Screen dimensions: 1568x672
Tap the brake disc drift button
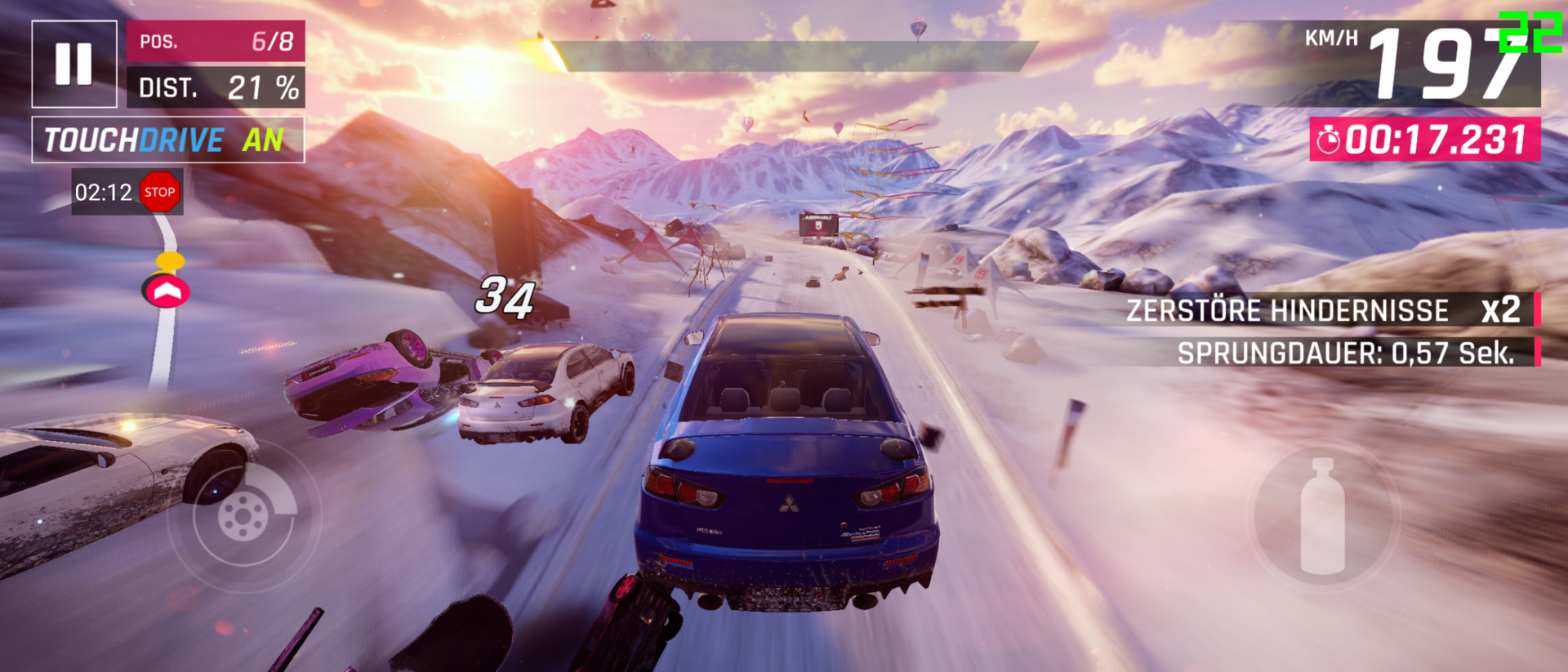[x=243, y=516]
